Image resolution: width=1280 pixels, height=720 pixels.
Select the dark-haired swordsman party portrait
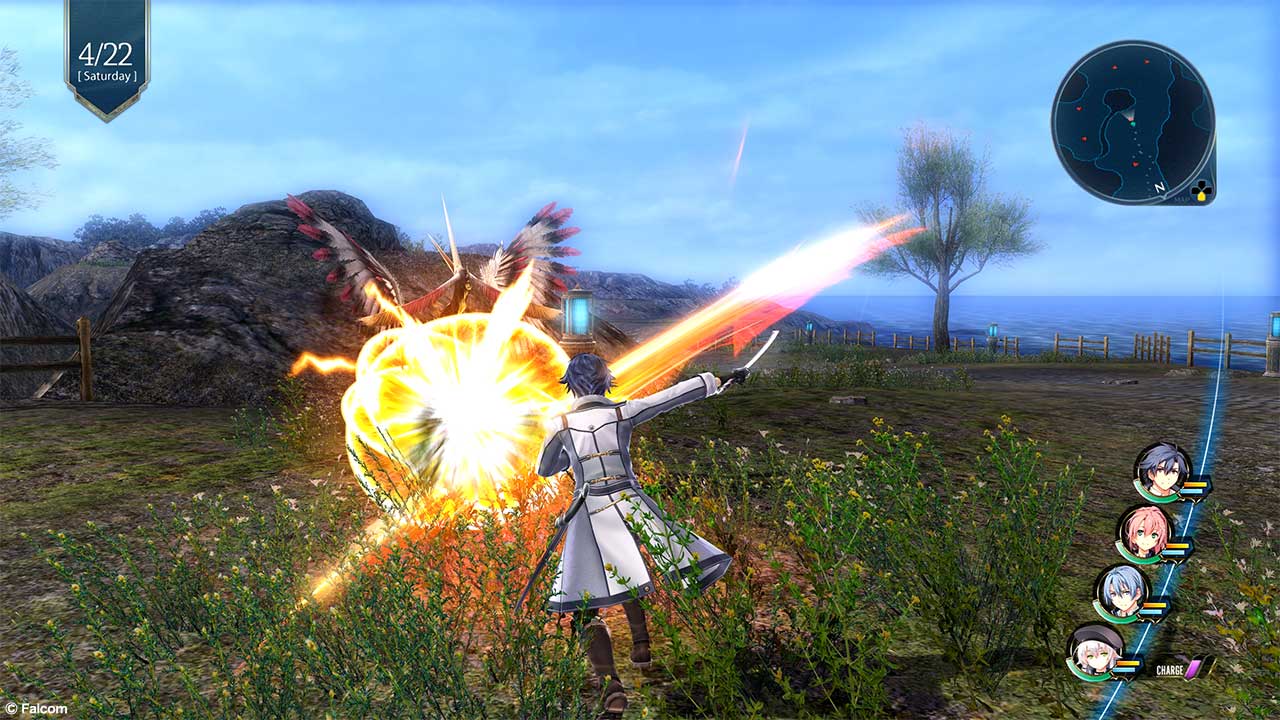click(x=1162, y=471)
